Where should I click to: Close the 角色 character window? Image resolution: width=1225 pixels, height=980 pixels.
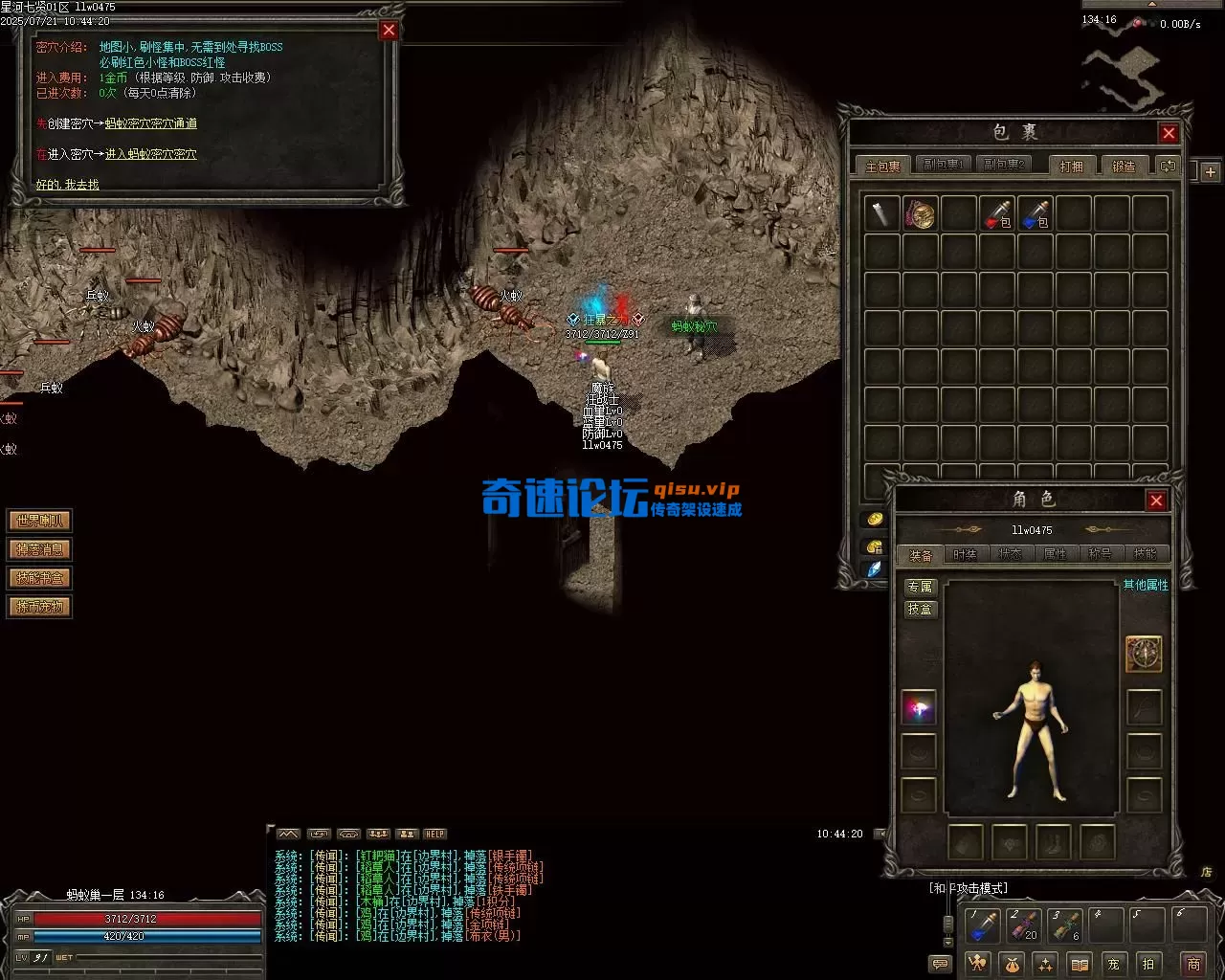click(x=1156, y=501)
